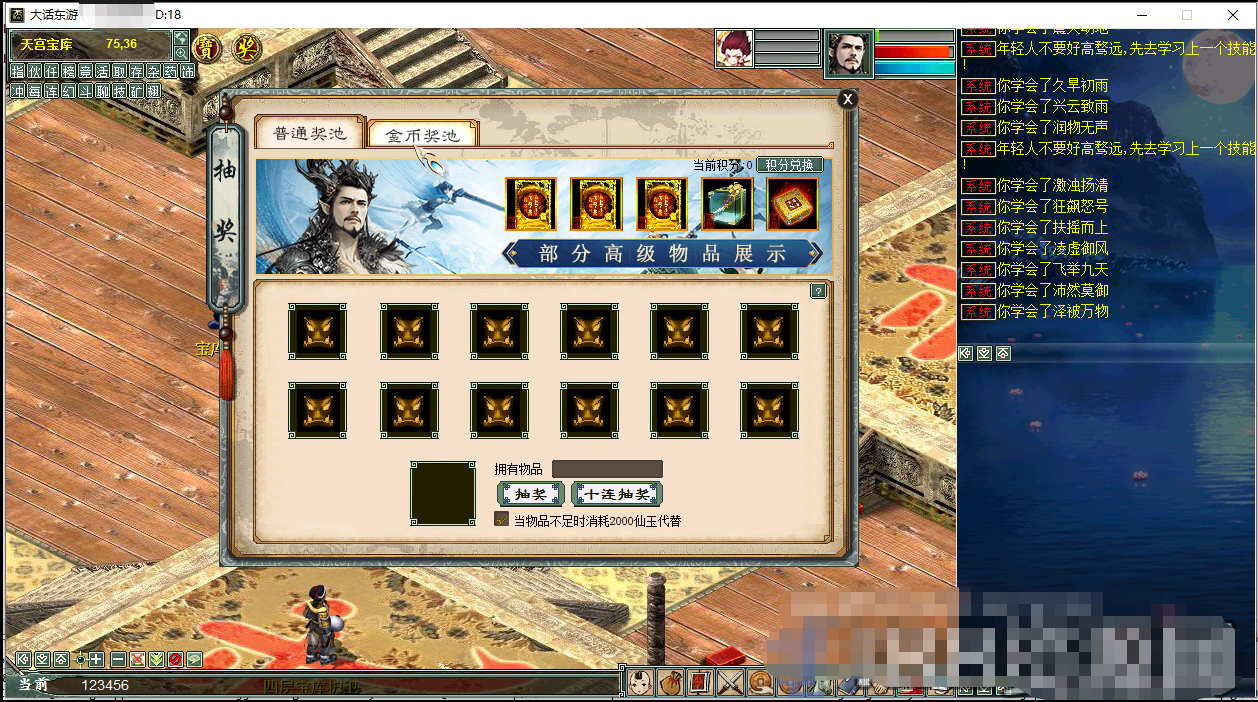Open the 积分兑换 points exchange
The height and width of the screenshot is (702, 1258).
789,165
